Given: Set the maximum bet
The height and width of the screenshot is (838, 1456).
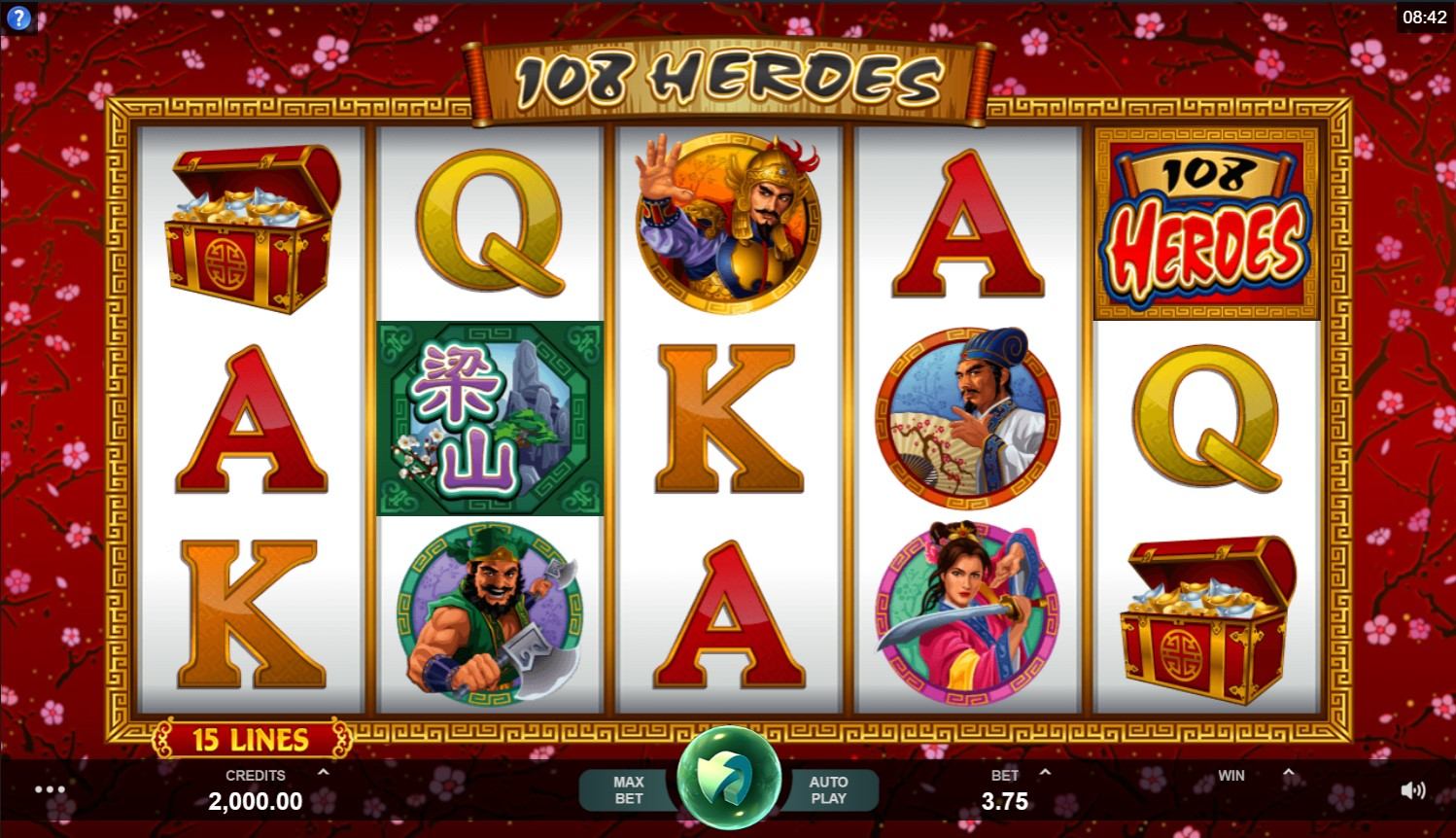Looking at the screenshot, I should click(628, 789).
